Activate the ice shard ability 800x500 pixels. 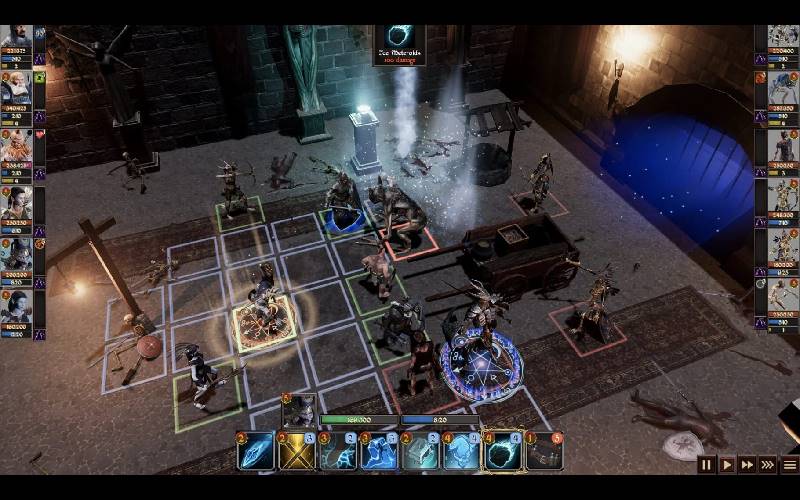pyautogui.click(x=256, y=452)
